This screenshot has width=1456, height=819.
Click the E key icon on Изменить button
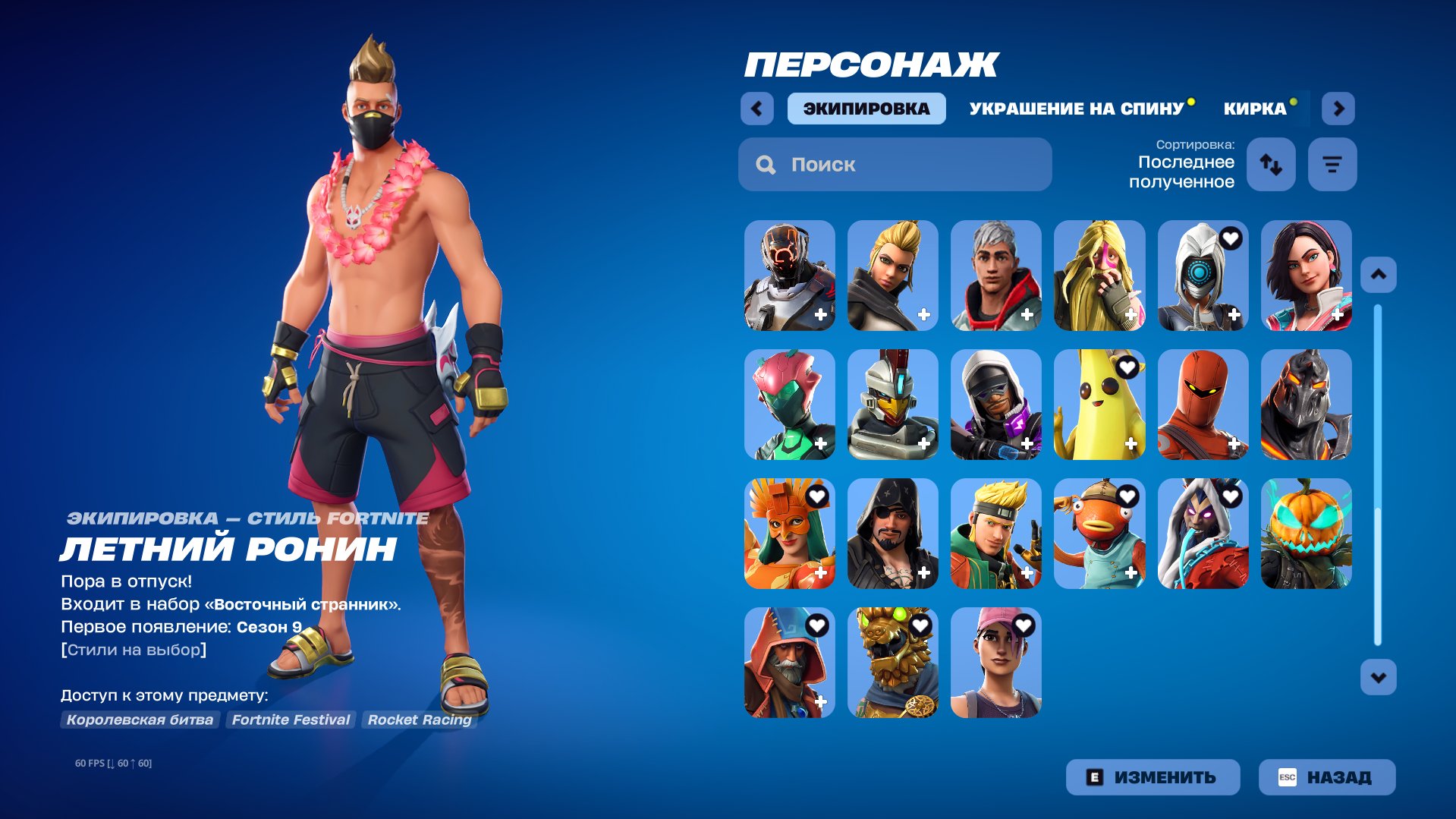1096,776
